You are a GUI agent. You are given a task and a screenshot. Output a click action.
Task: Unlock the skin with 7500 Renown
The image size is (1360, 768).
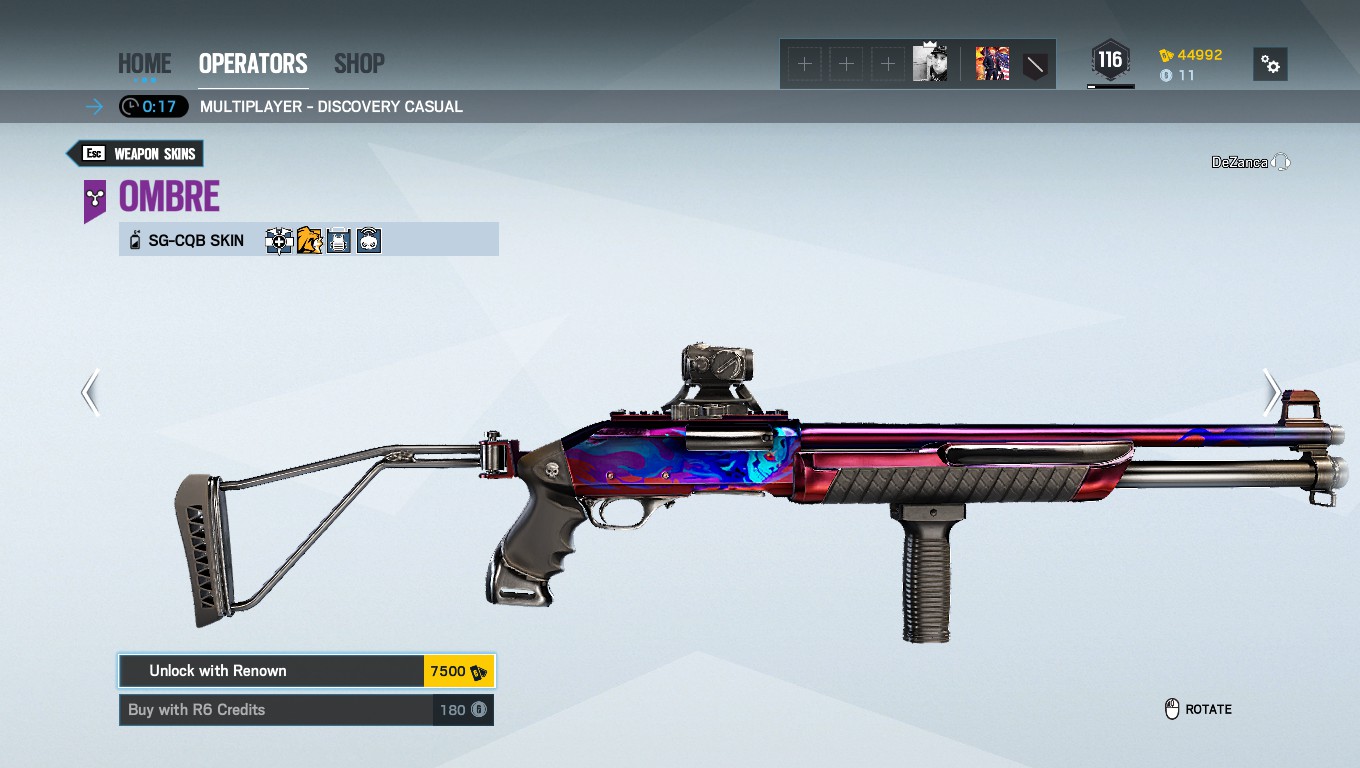[x=306, y=671]
